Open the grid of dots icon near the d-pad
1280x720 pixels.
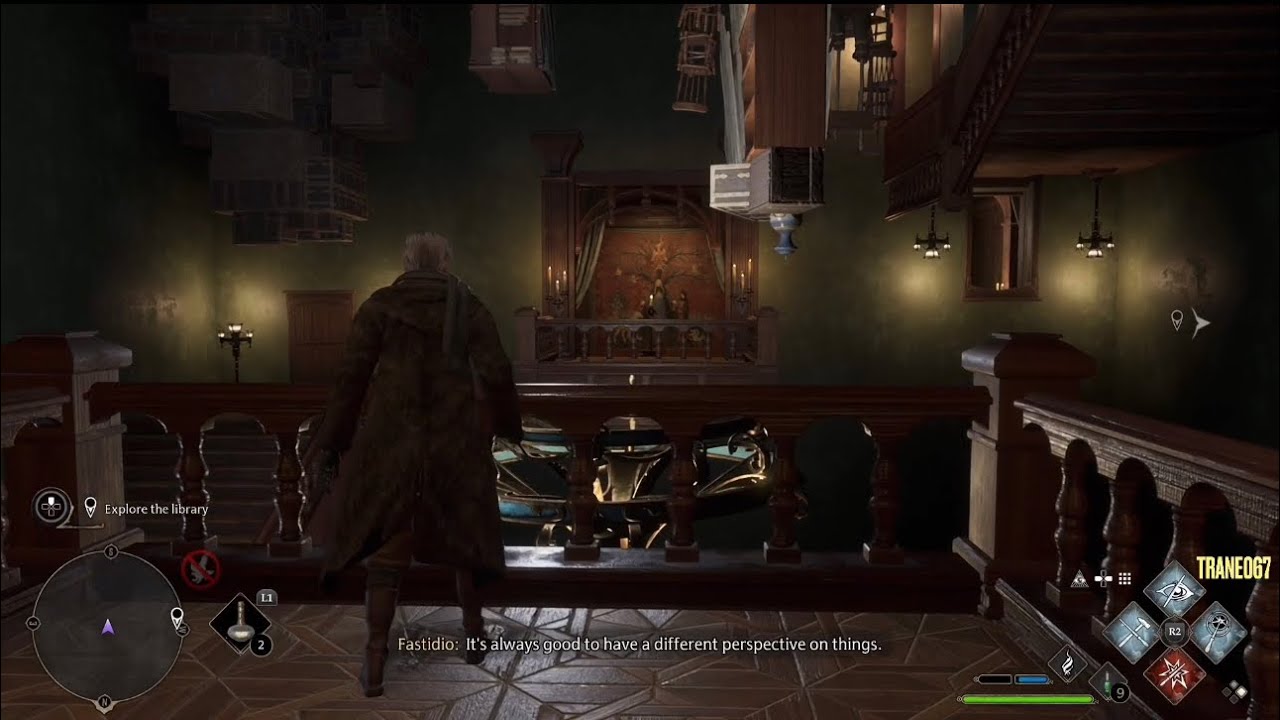coord(1124,578)
